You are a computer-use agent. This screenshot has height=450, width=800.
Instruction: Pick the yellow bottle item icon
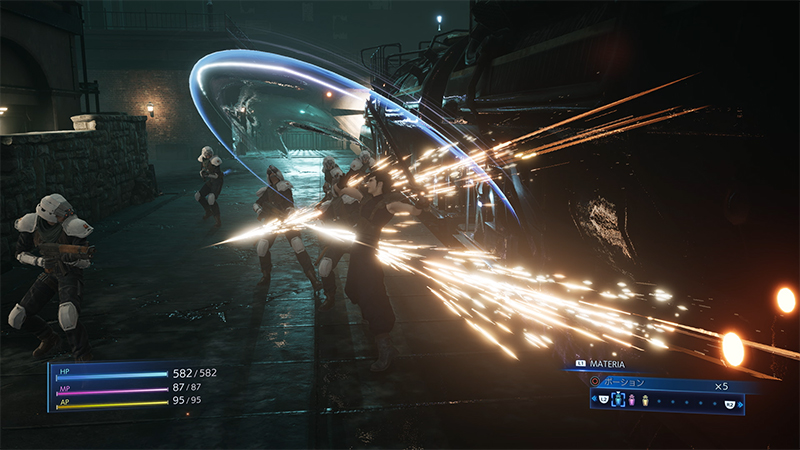click(645, 402)
